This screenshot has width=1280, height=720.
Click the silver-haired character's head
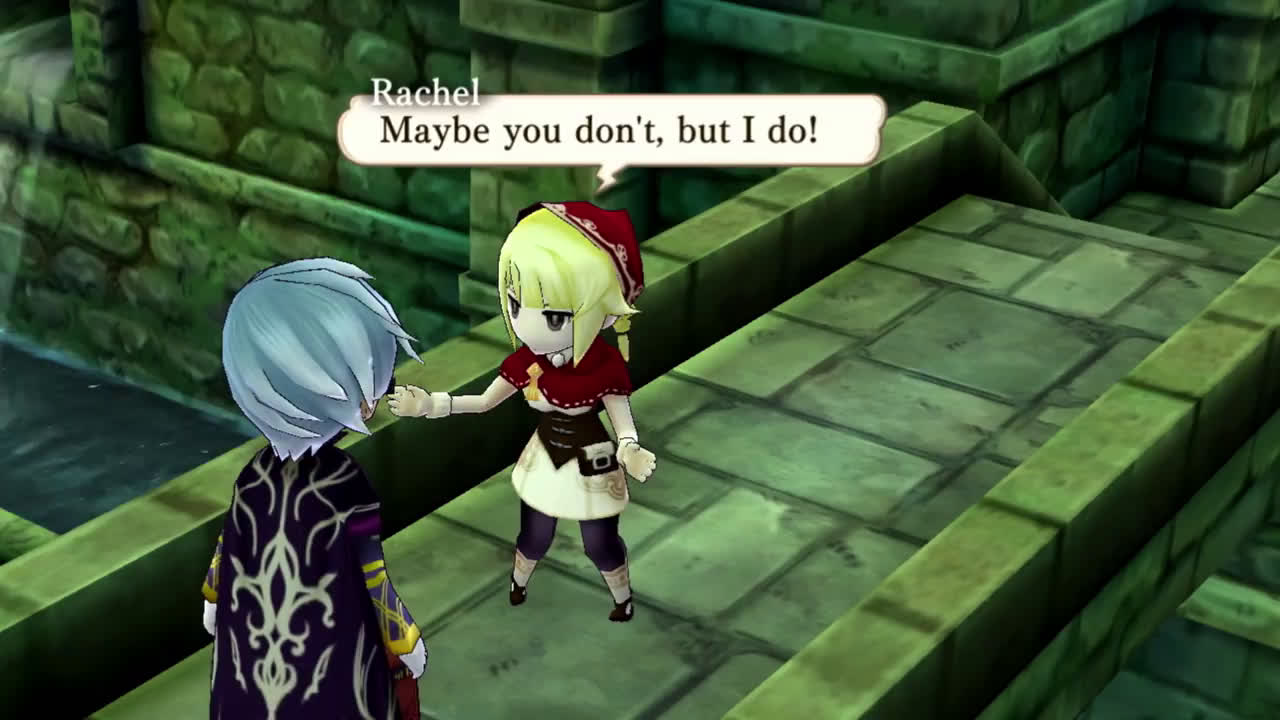point(310,330)
